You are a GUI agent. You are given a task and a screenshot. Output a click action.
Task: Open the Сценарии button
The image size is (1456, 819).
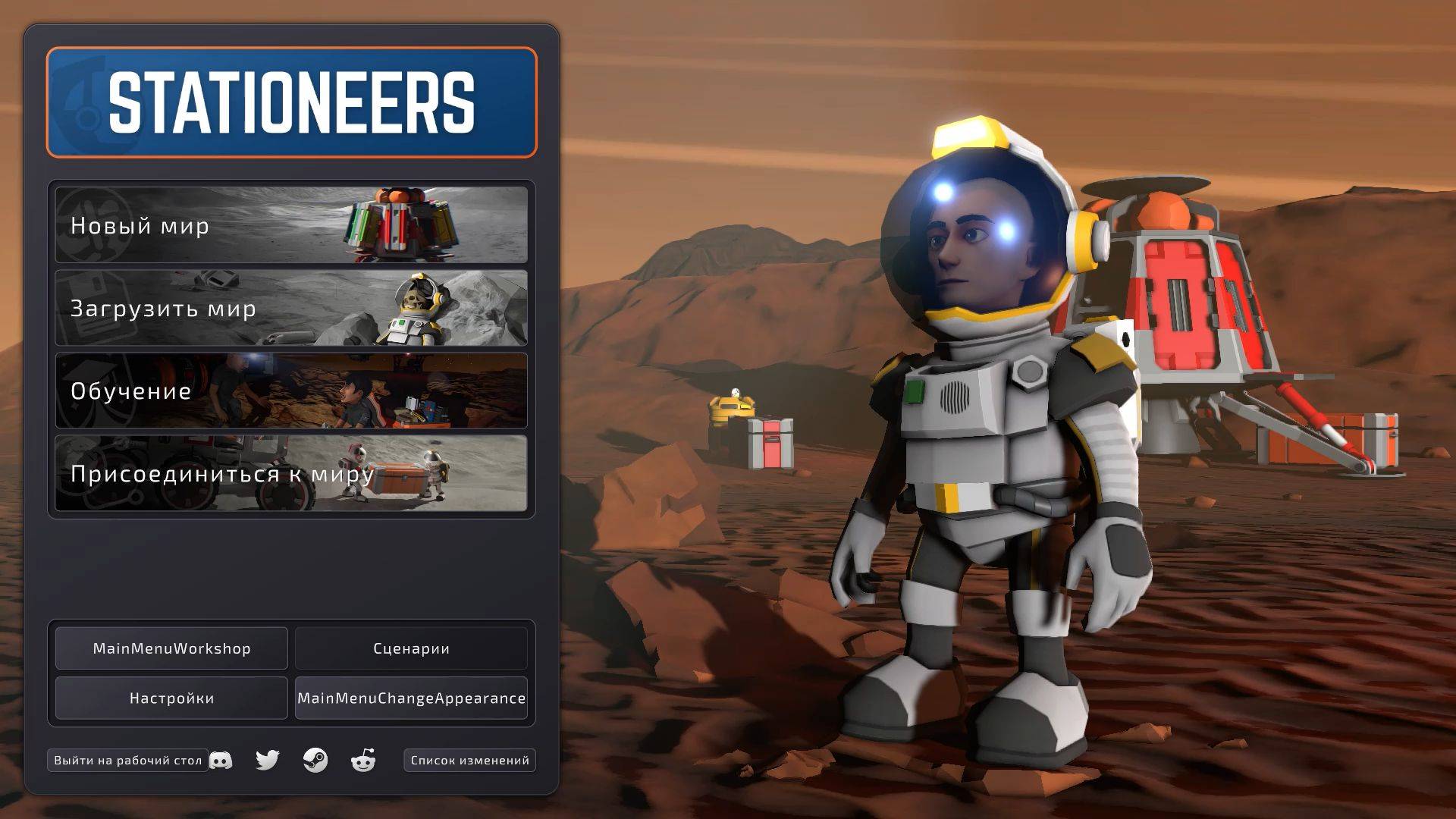click(411, 648)
